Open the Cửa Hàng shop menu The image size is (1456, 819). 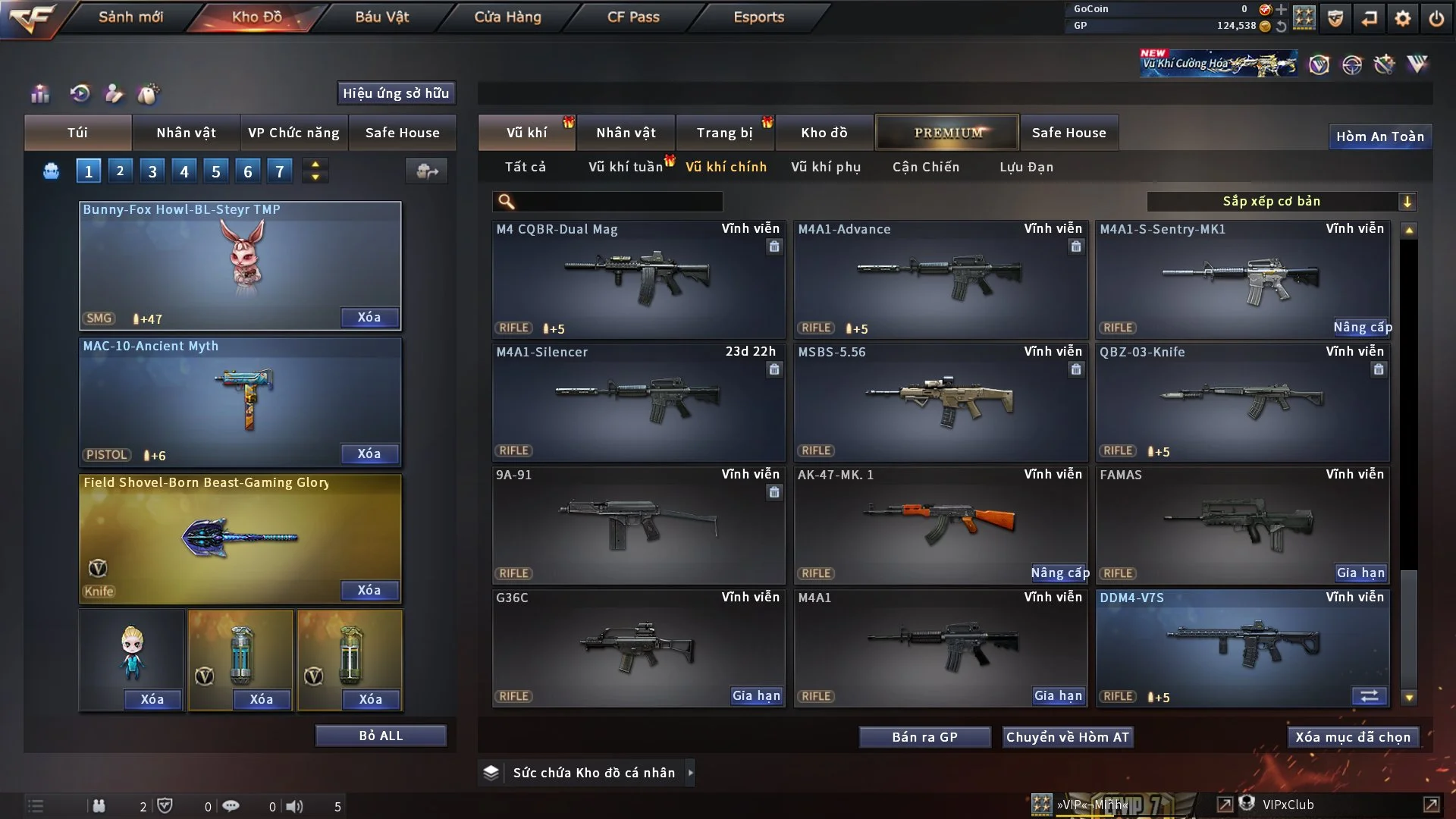pos(507,17)
